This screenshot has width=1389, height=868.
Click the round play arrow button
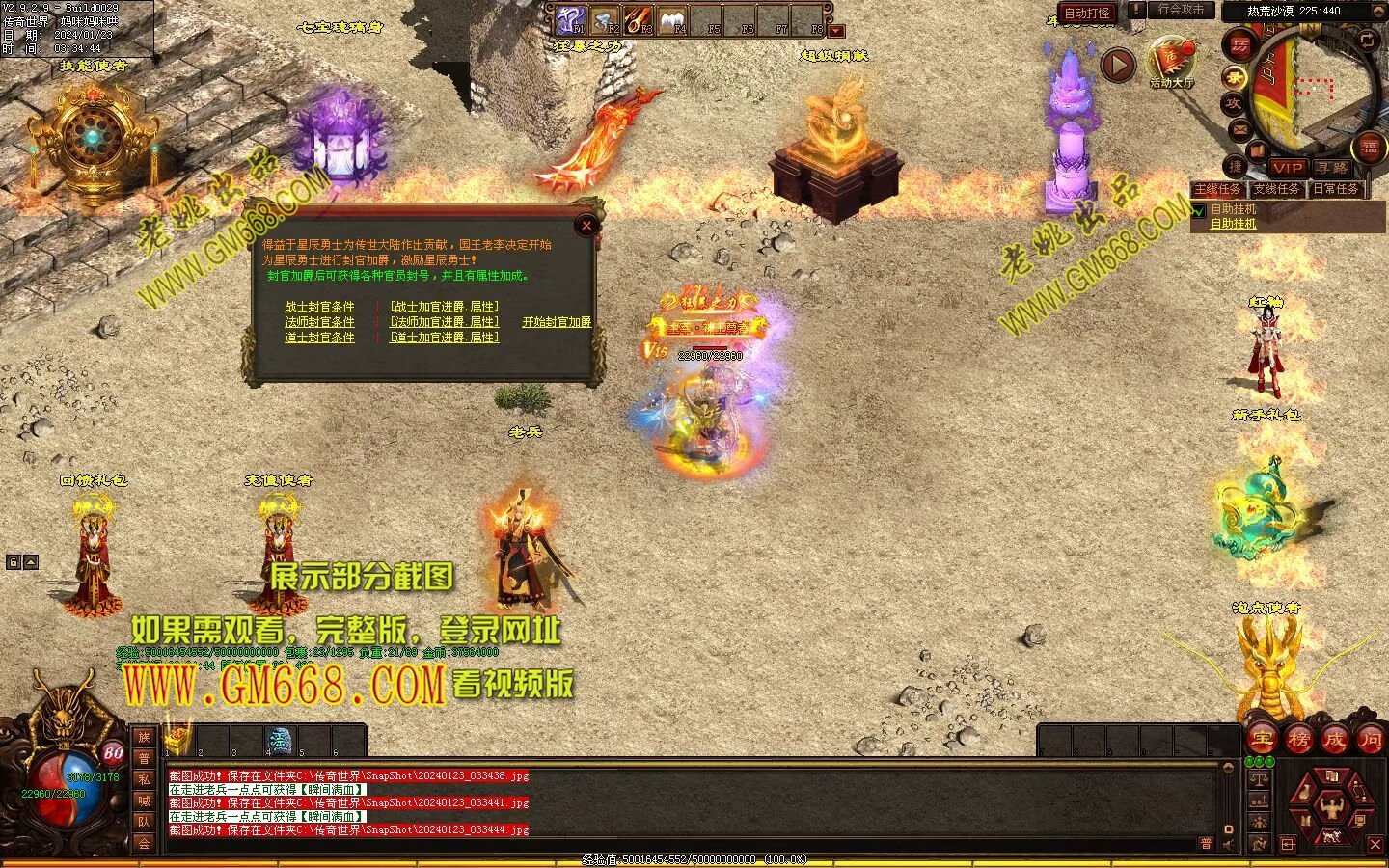click(x=1118, y=65)
